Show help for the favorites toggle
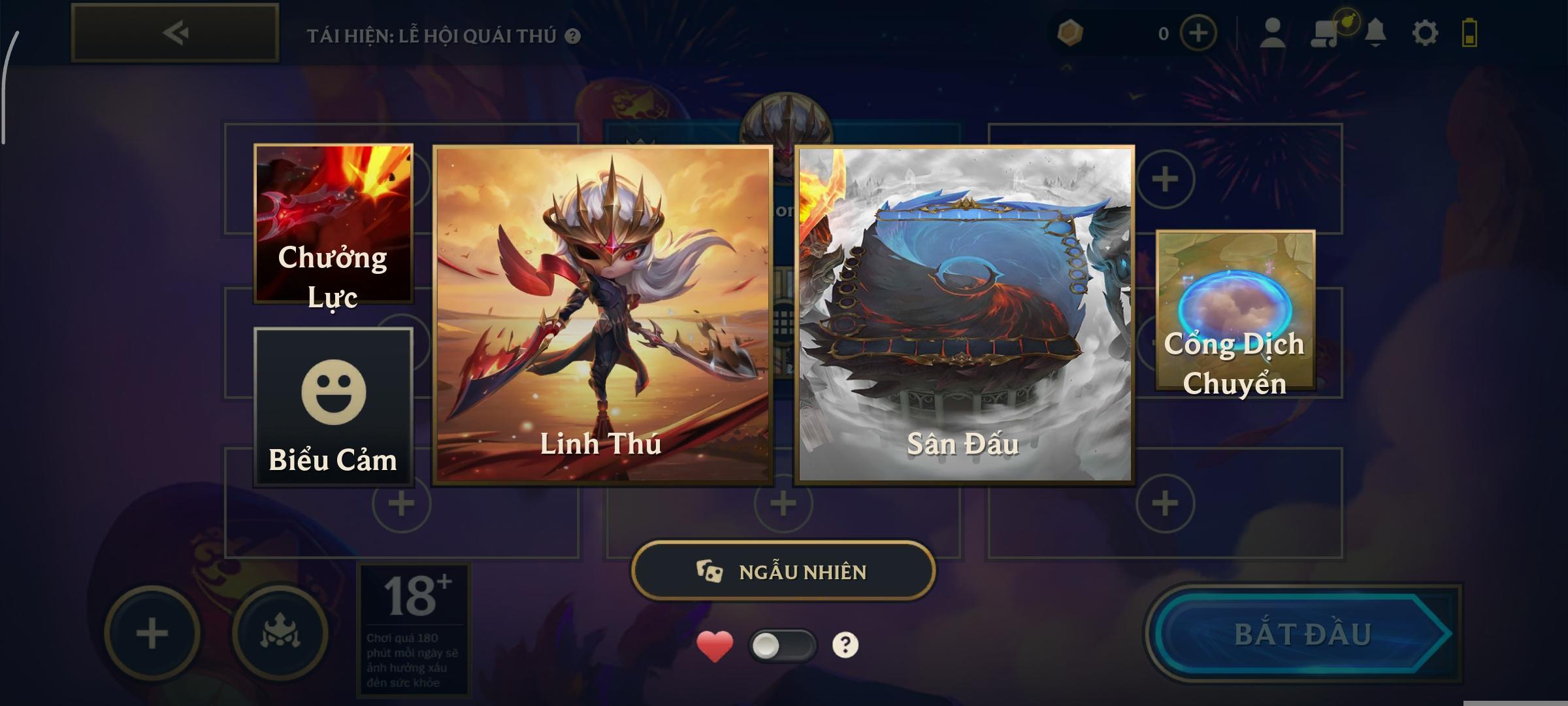1568x706 pixels. coord(845,645)
